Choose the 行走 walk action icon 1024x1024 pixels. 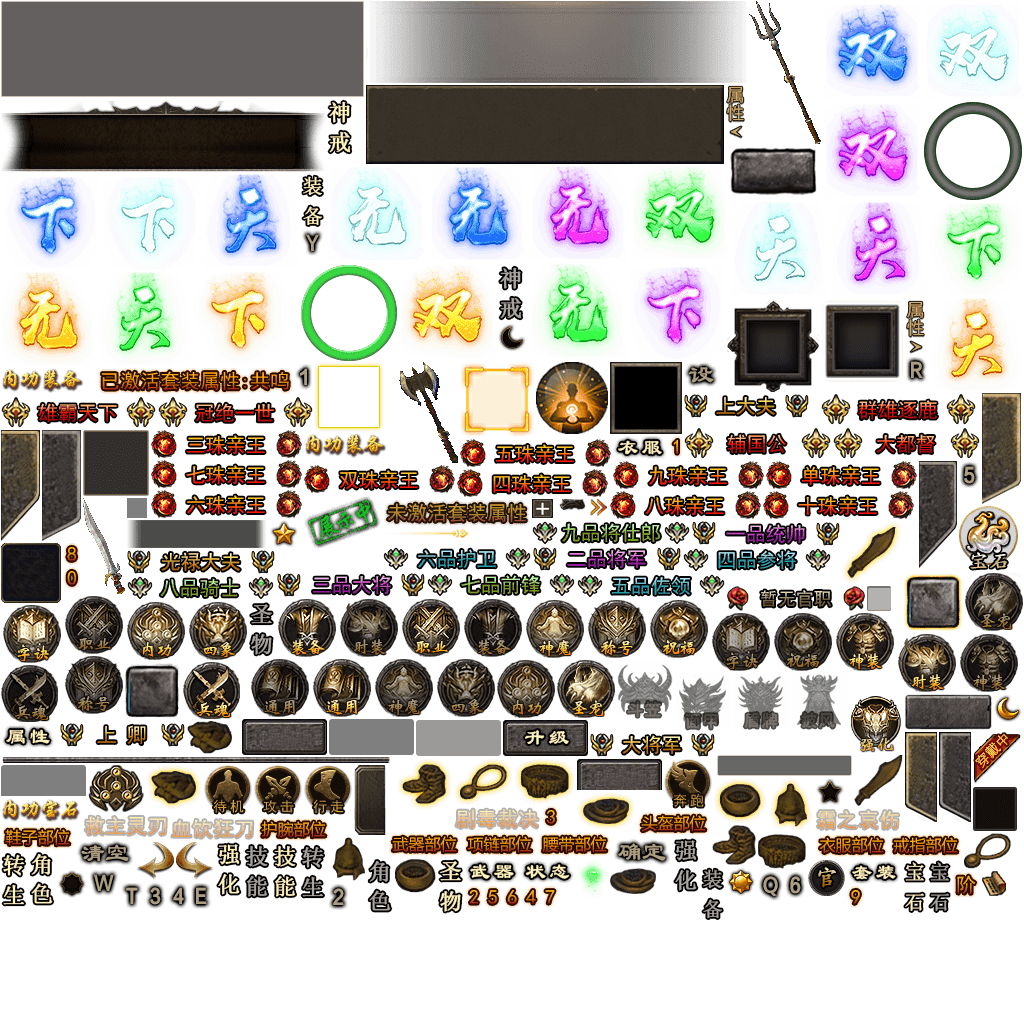[327, 790]
